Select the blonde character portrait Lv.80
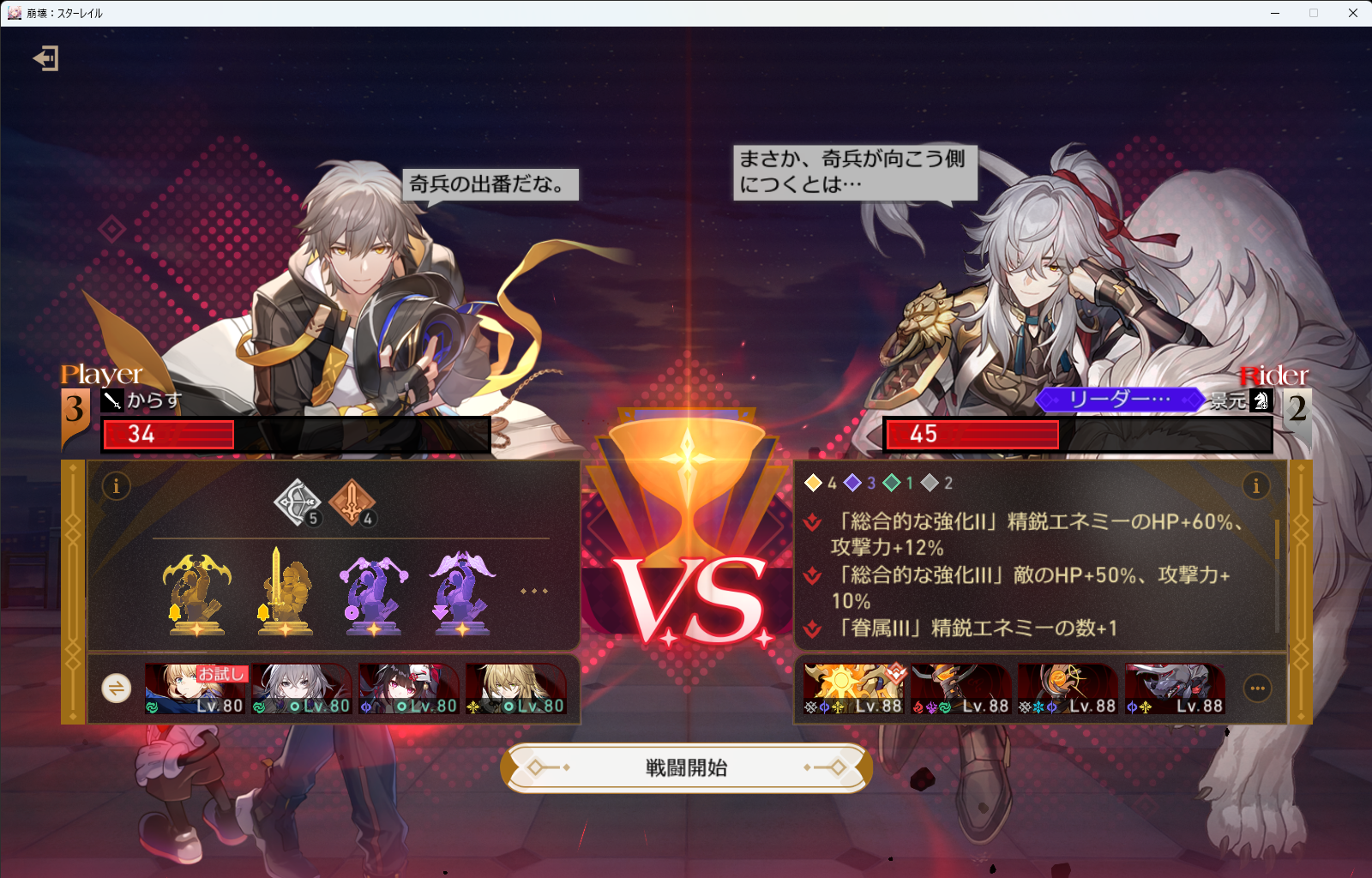Viewport: 1372px width, 878px height. tap(516, 689)
